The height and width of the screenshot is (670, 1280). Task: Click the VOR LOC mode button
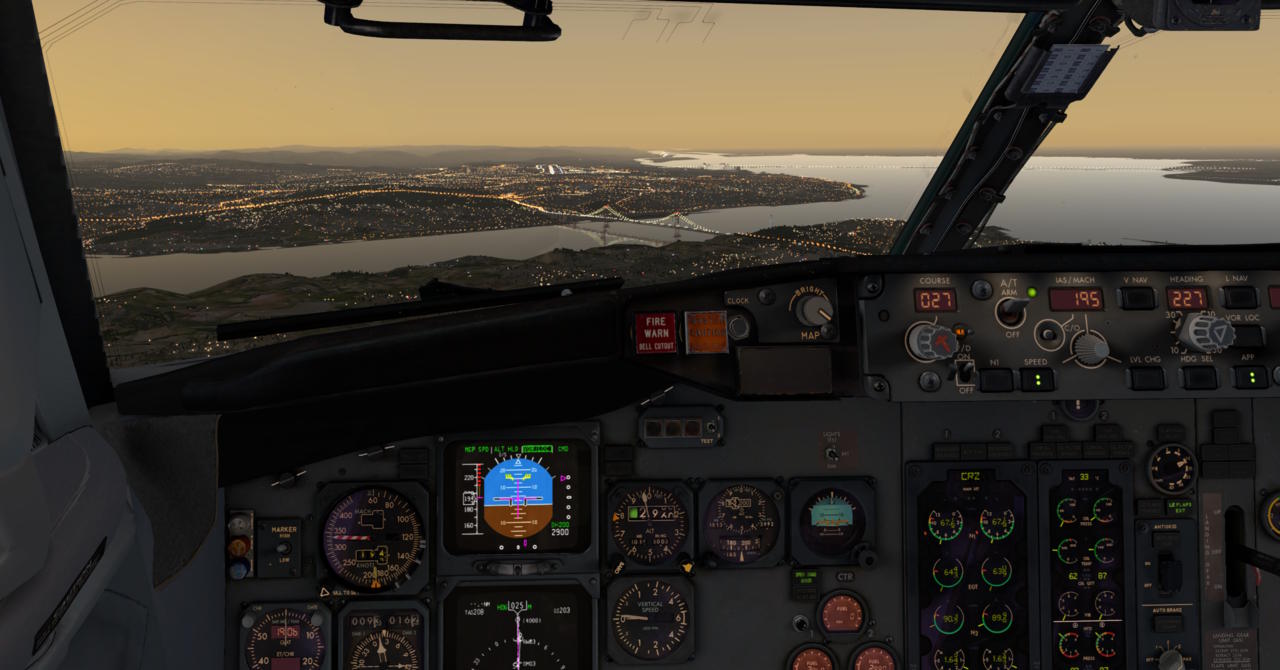[x=1248, y=336]
